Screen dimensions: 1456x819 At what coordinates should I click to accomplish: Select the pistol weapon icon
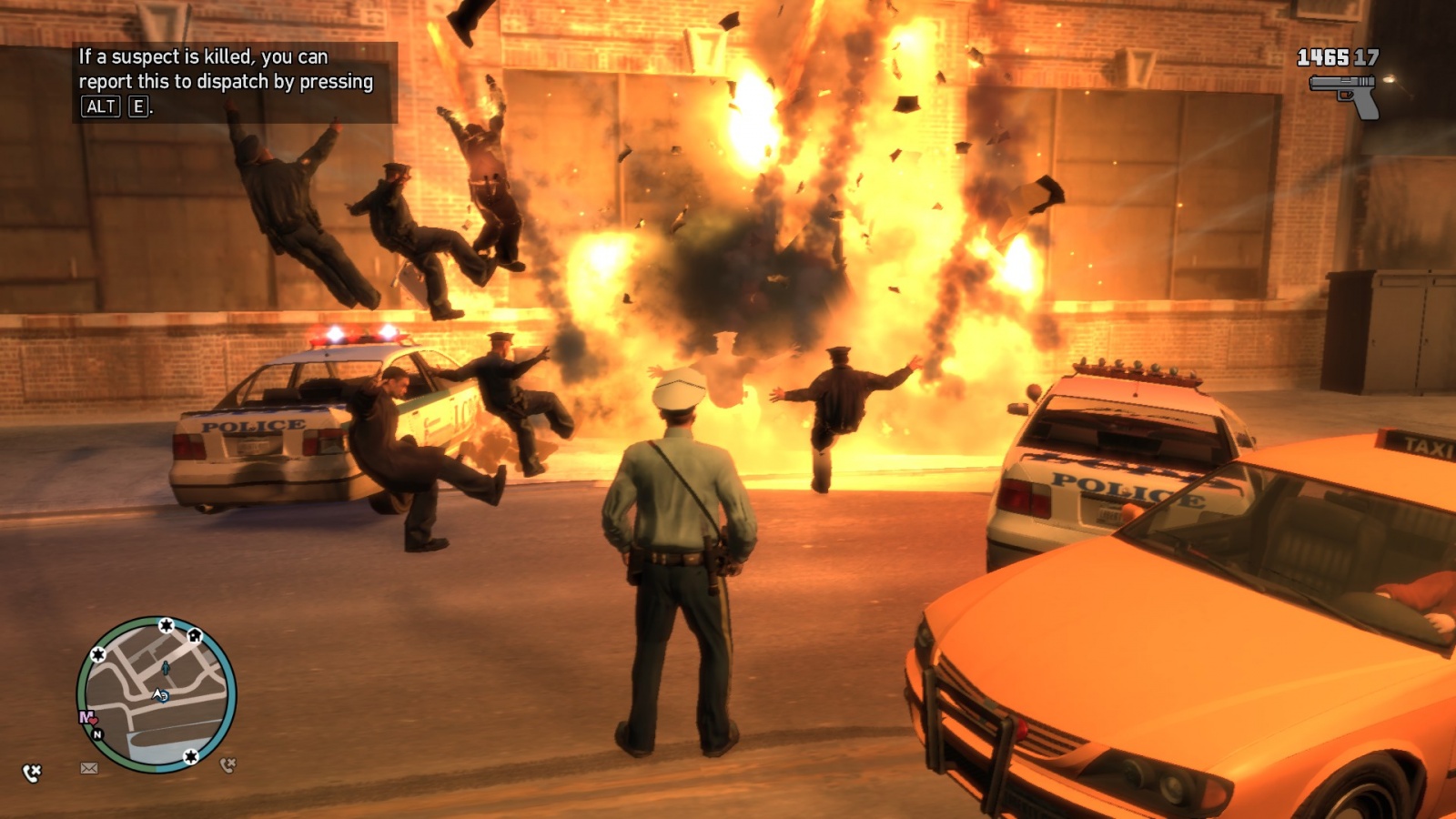tap(1345, 95)
